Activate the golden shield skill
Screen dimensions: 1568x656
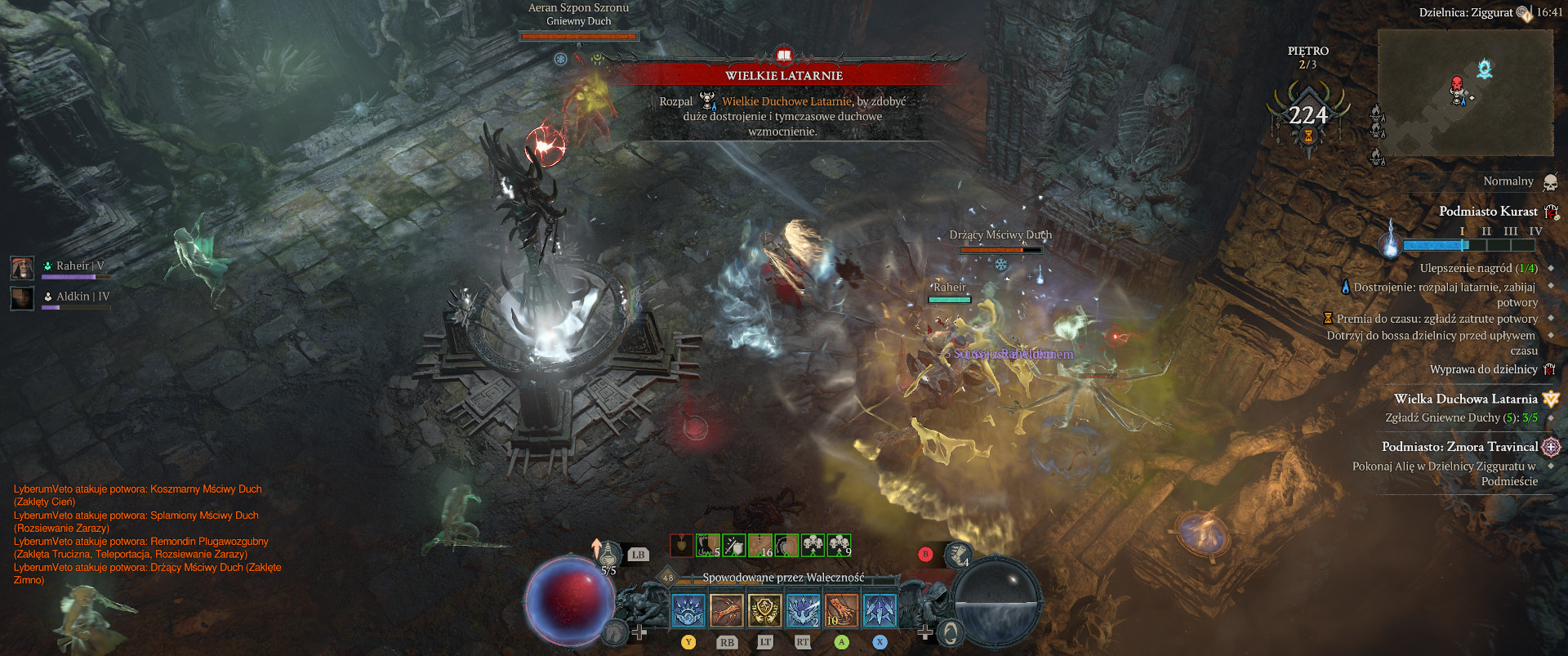point(764,610)
